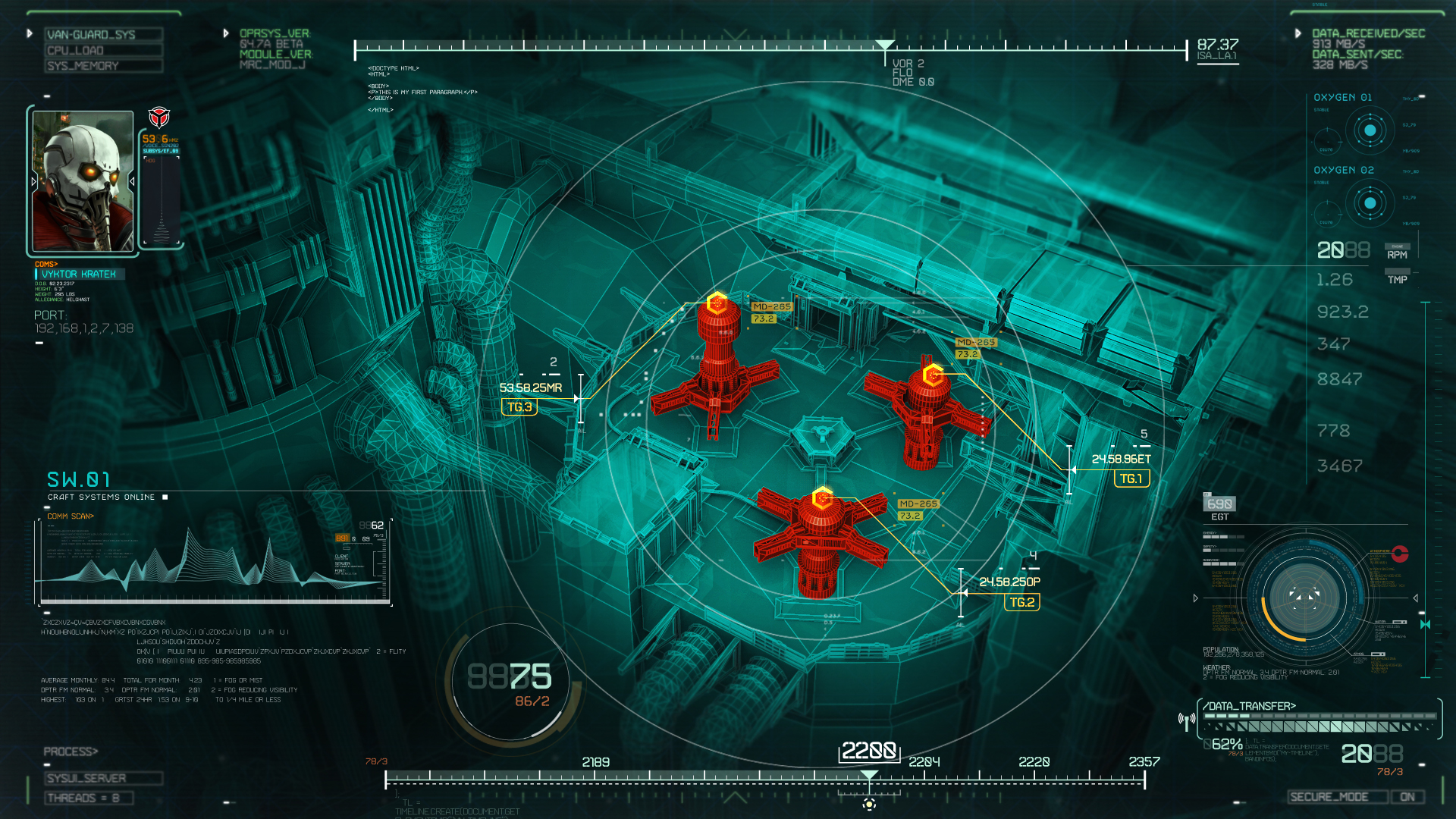This screenshot has width=1456, height=819.
Task: Select the CPU_LOAD menu entry
Action: (x=102, y=49)
